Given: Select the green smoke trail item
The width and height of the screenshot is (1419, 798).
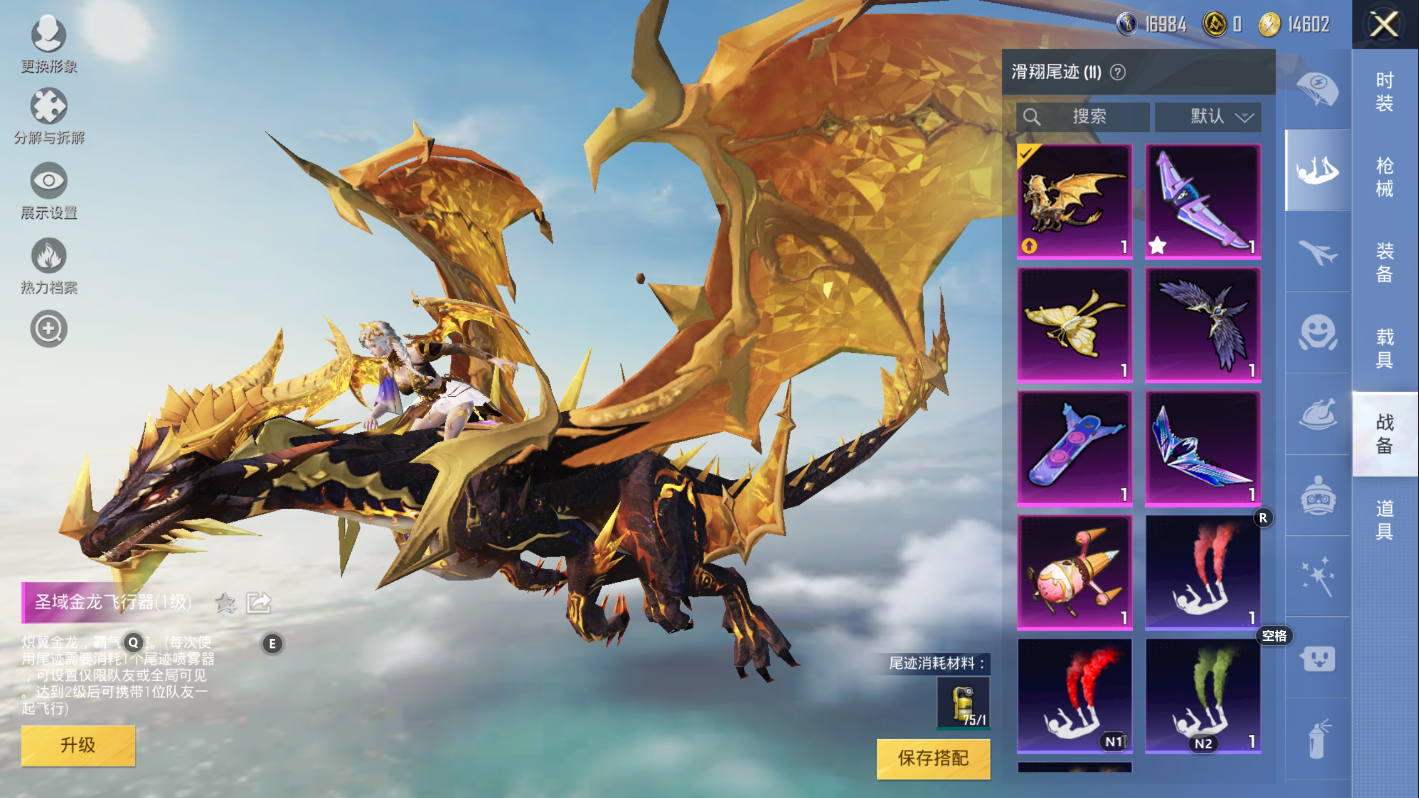Looking at the screenshot, I should tap(1203, 695).
